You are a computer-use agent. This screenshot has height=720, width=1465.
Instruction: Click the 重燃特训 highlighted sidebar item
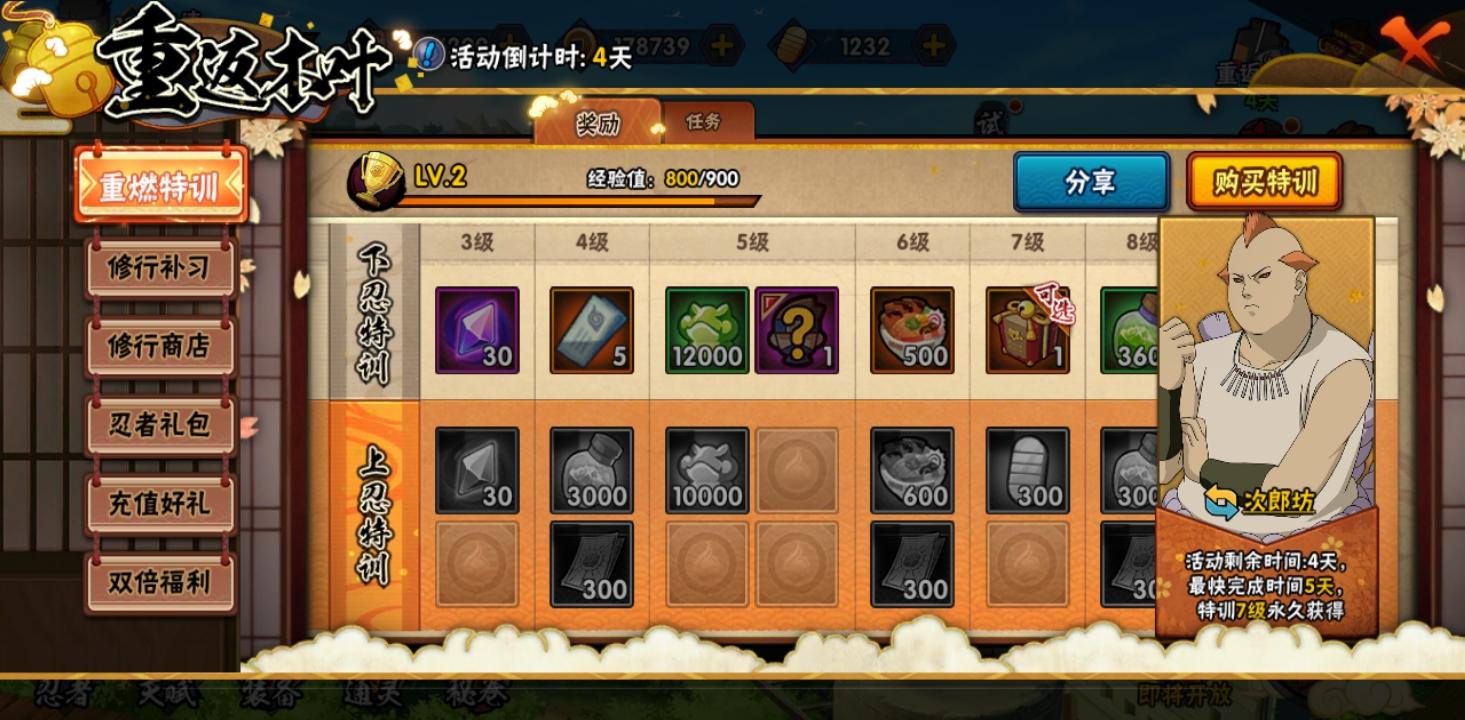(160, 184)
